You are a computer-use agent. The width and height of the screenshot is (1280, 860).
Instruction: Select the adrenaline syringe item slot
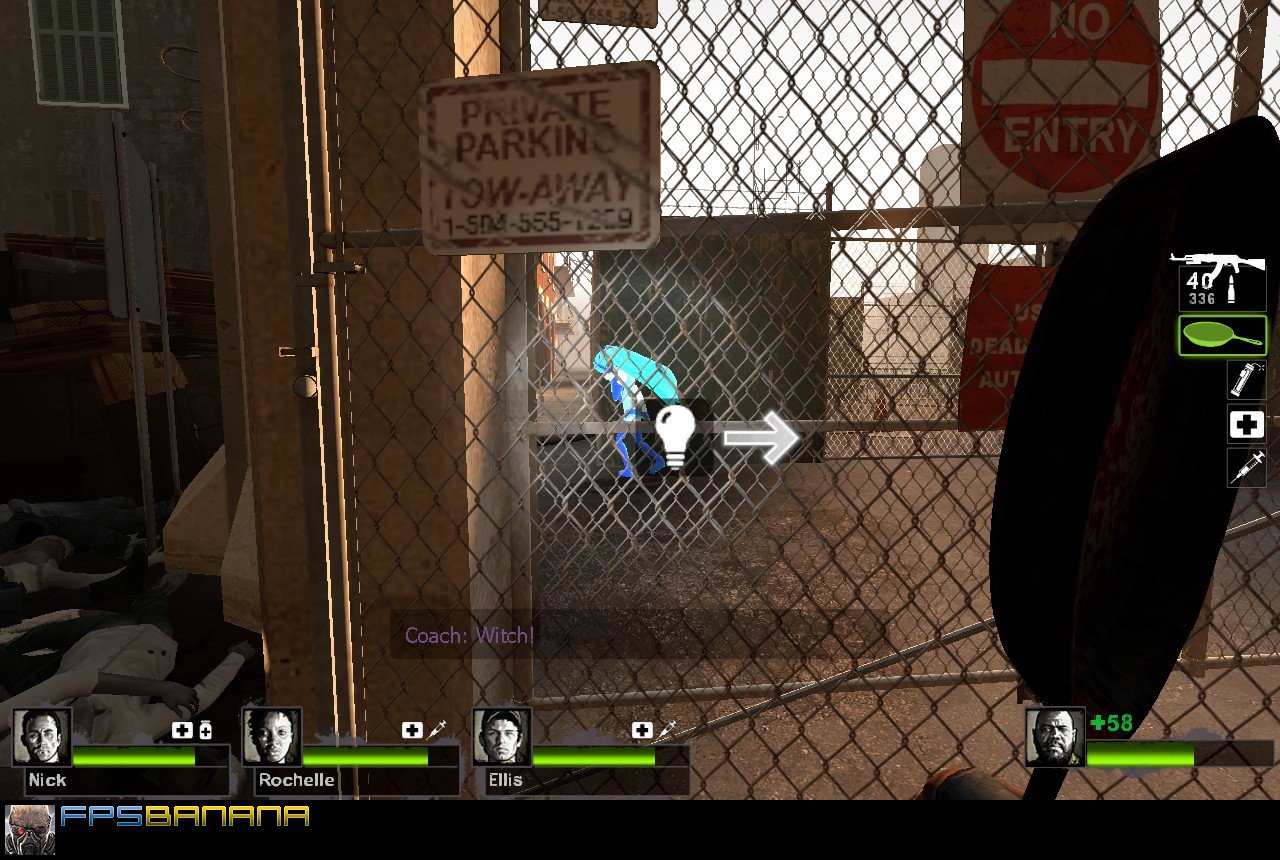click(x=1246, y=468)
